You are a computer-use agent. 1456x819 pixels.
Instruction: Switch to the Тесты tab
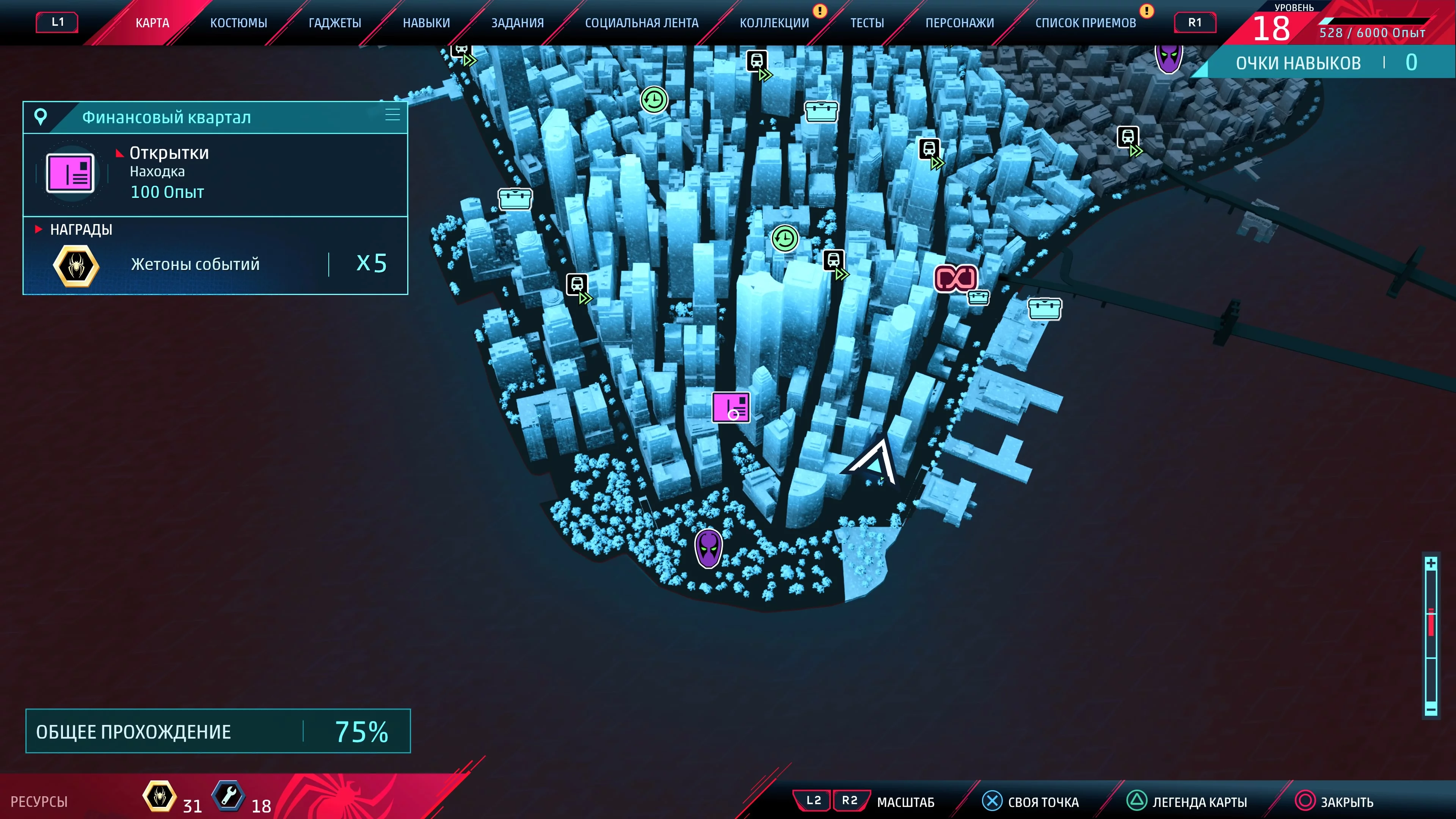click(x=867, y=23)
